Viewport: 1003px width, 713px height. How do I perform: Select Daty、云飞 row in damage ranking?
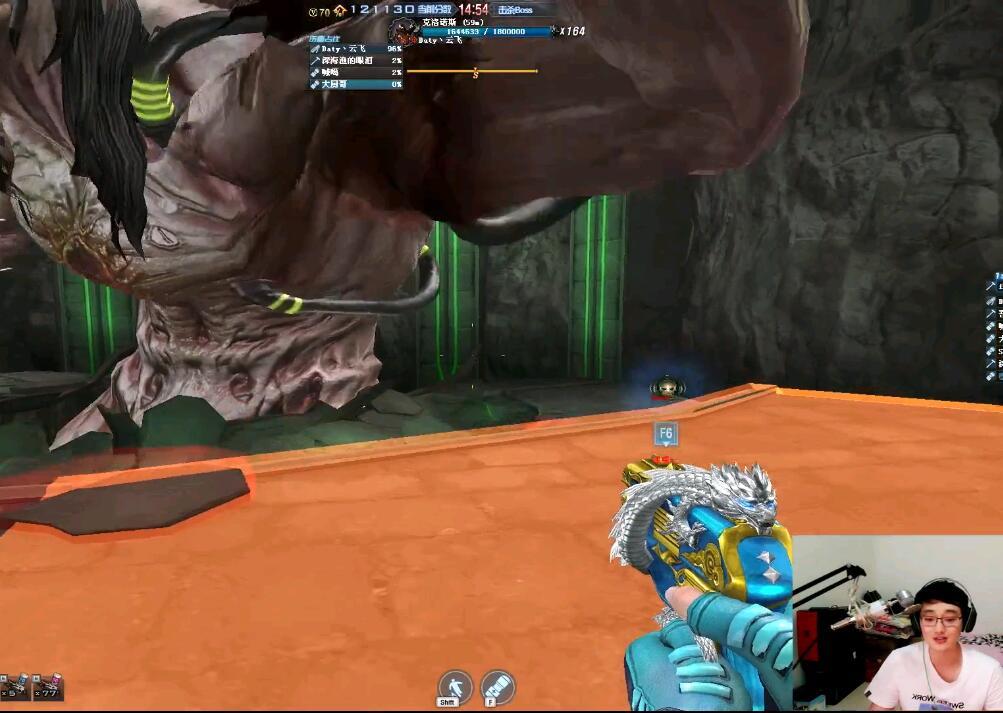point(355,48)
